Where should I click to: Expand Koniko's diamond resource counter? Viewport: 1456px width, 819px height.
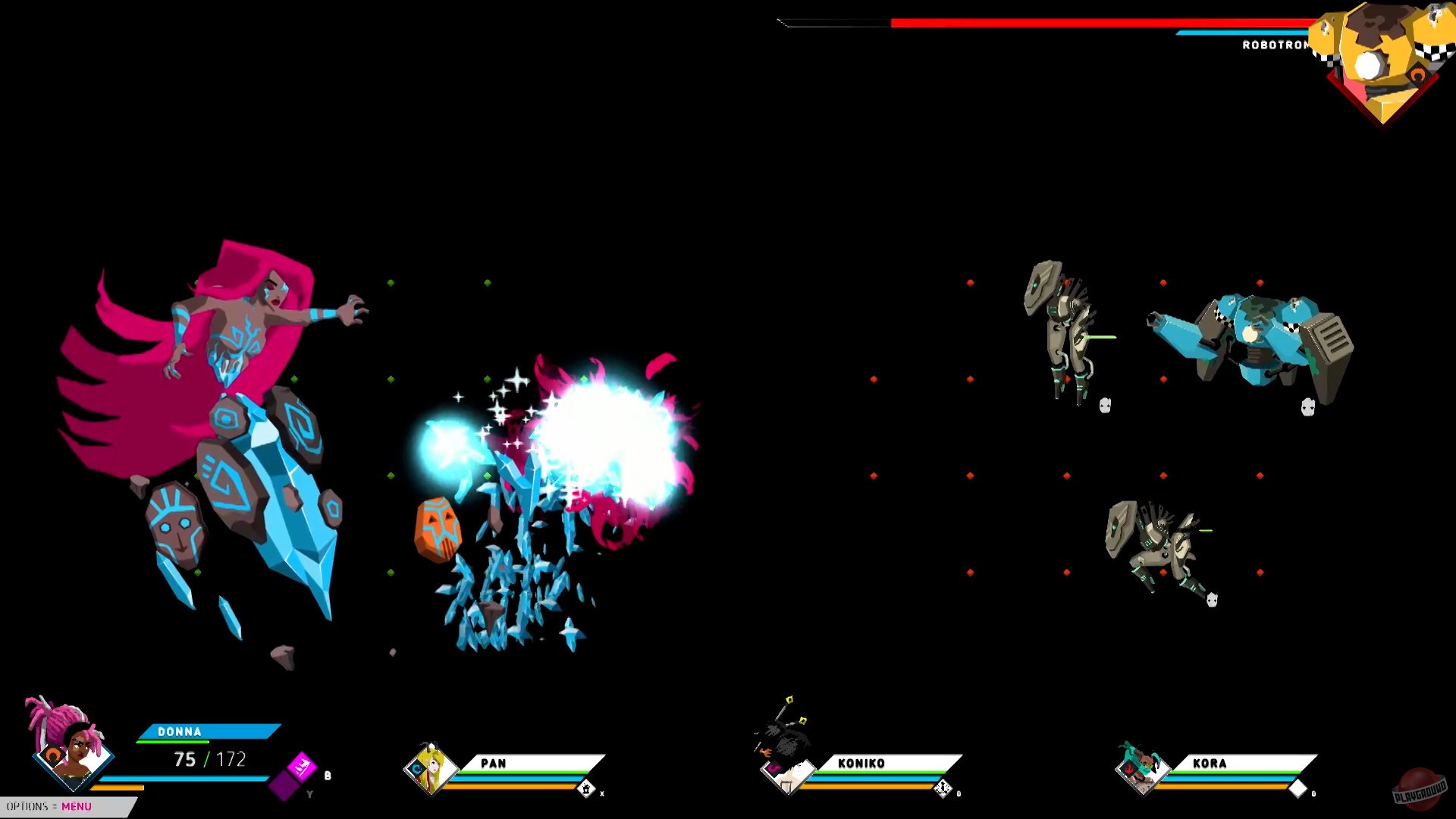942,788
